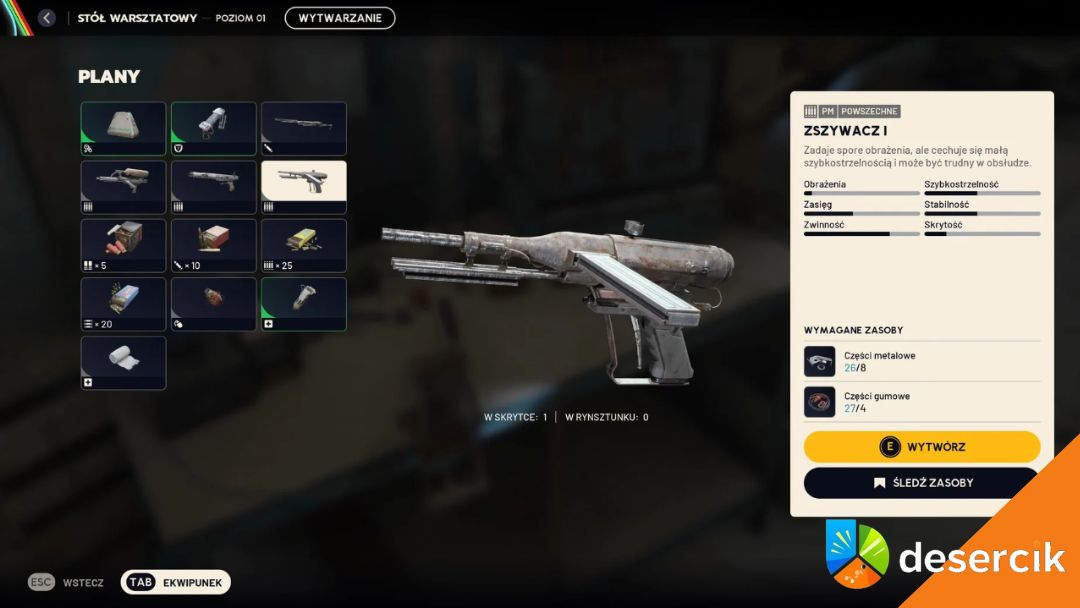Go back using the top-left arrow button
The width and height of the screenshot is (1080, 608).
coord(46,18)
